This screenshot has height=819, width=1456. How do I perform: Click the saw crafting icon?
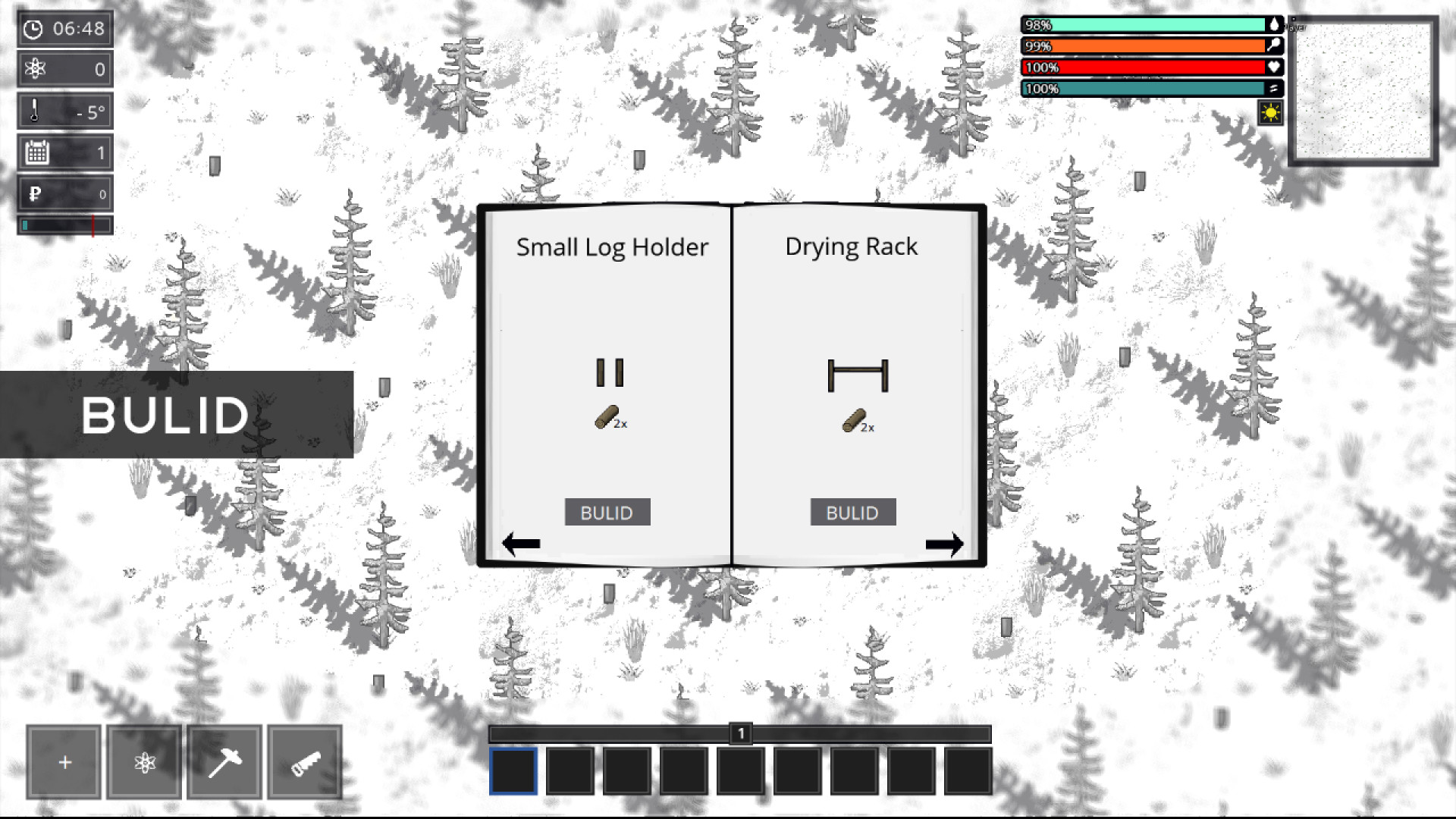pos(304,761)
